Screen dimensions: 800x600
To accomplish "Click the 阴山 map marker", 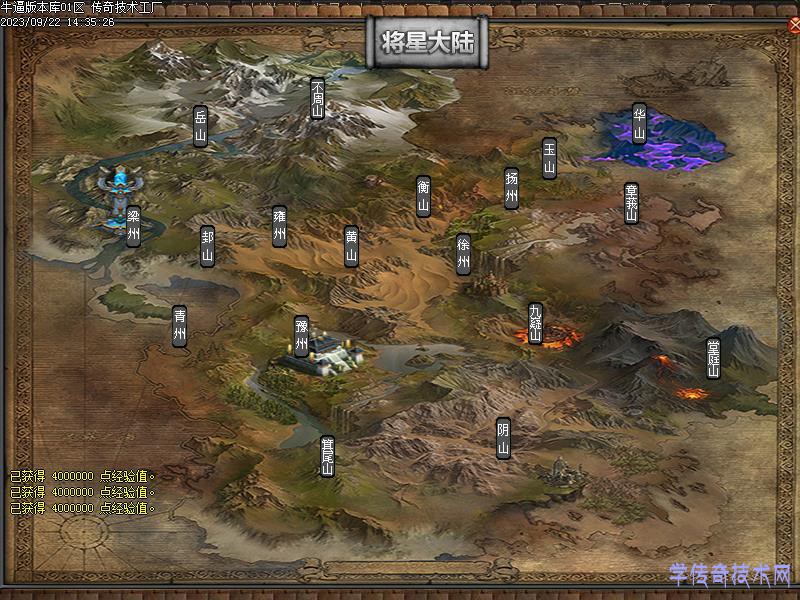I will [503, 438].
